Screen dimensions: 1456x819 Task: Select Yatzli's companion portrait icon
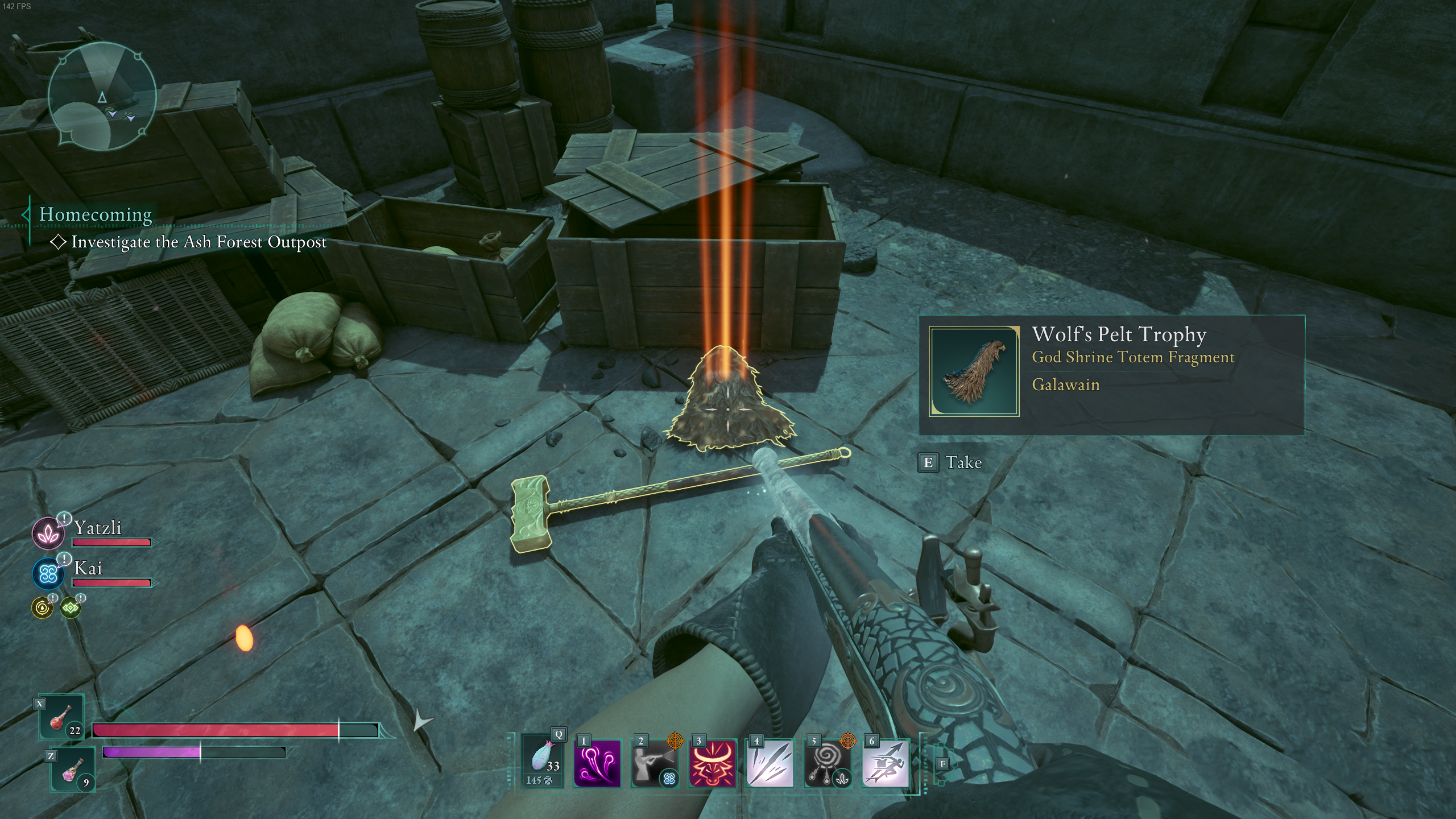[48, 533]
